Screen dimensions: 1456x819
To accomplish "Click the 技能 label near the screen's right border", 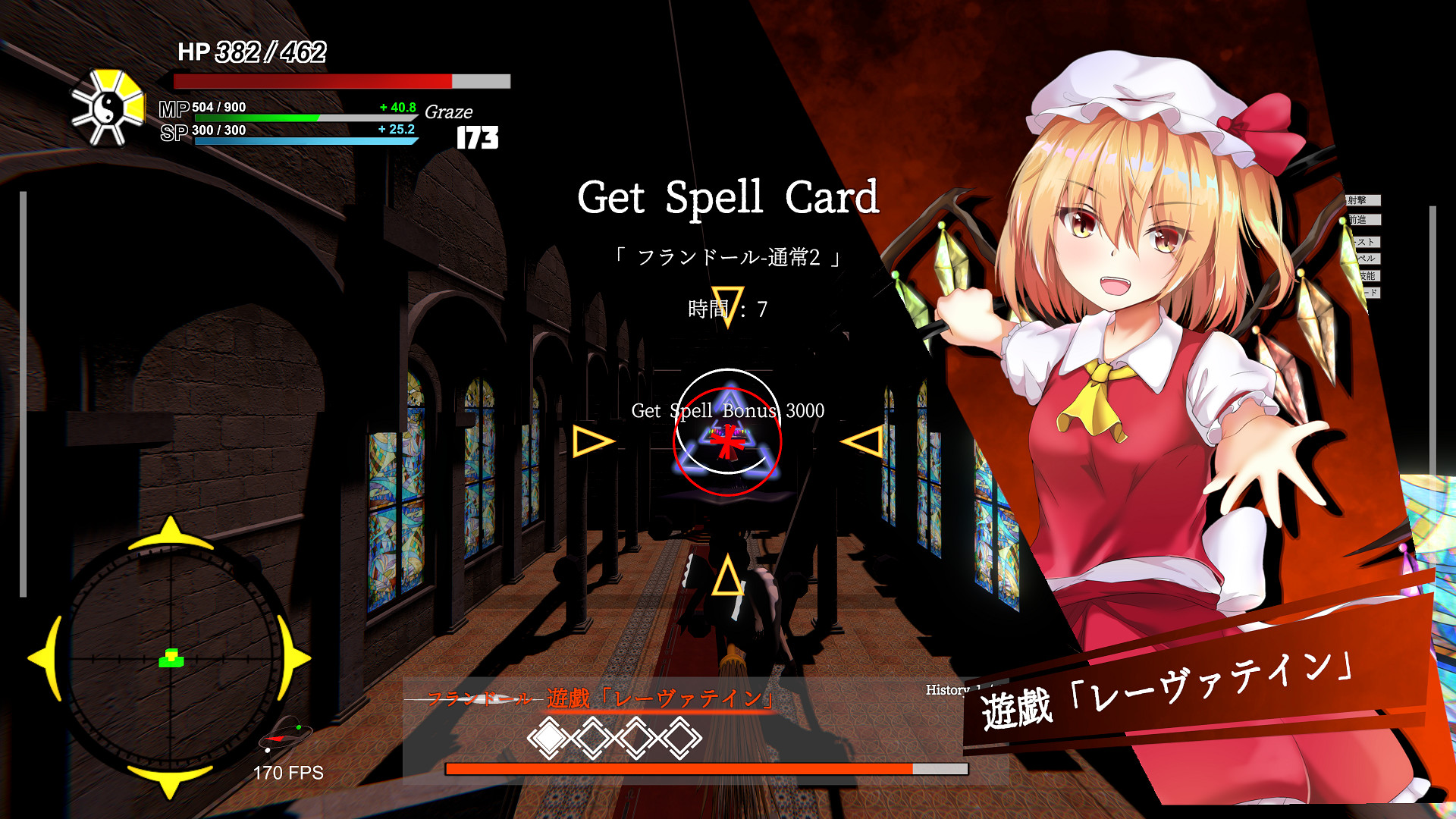I will tap(1368, 275).
